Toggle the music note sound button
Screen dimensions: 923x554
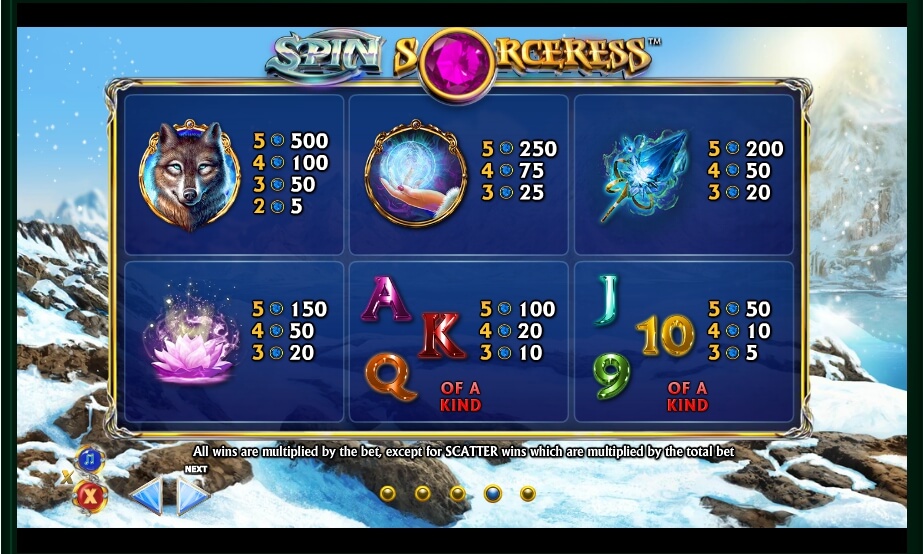90,459
